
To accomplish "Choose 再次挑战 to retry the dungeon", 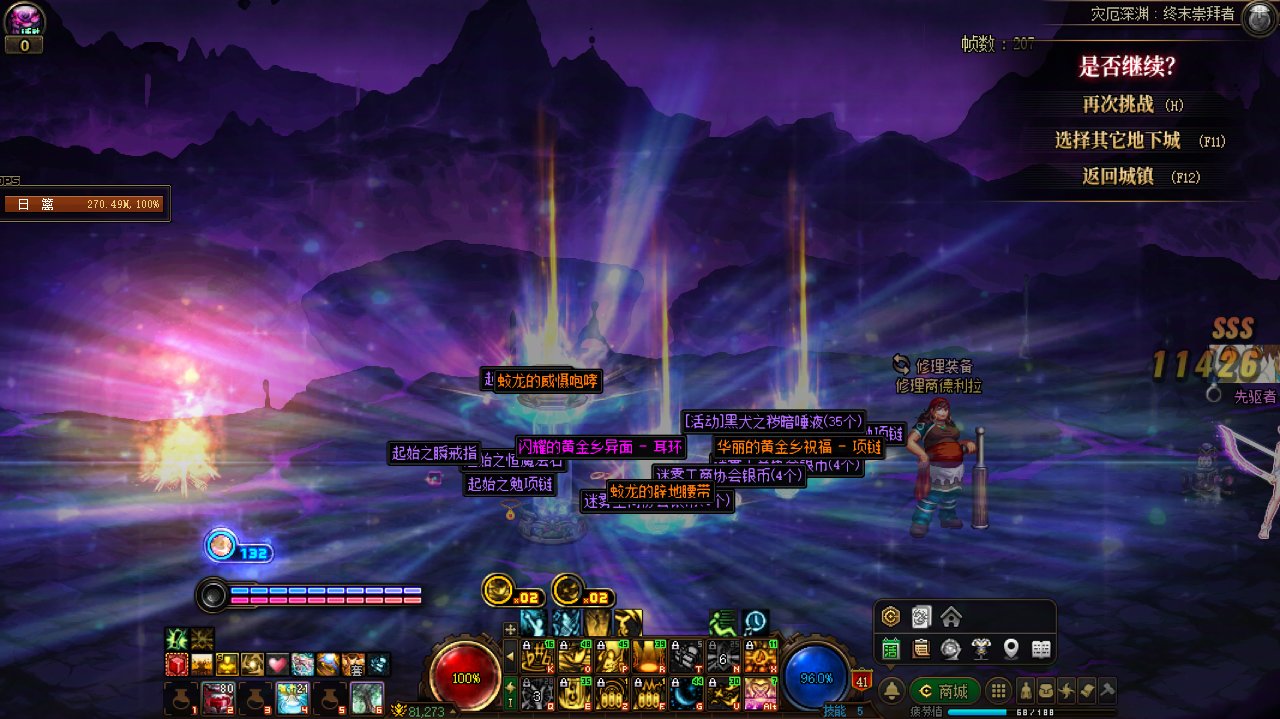I will point(1118,104).
